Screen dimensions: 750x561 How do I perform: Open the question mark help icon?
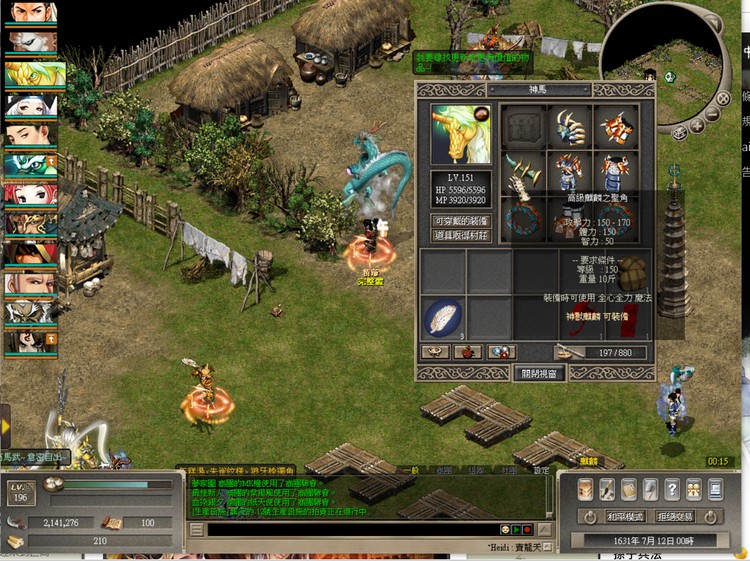tap(672, 489)
